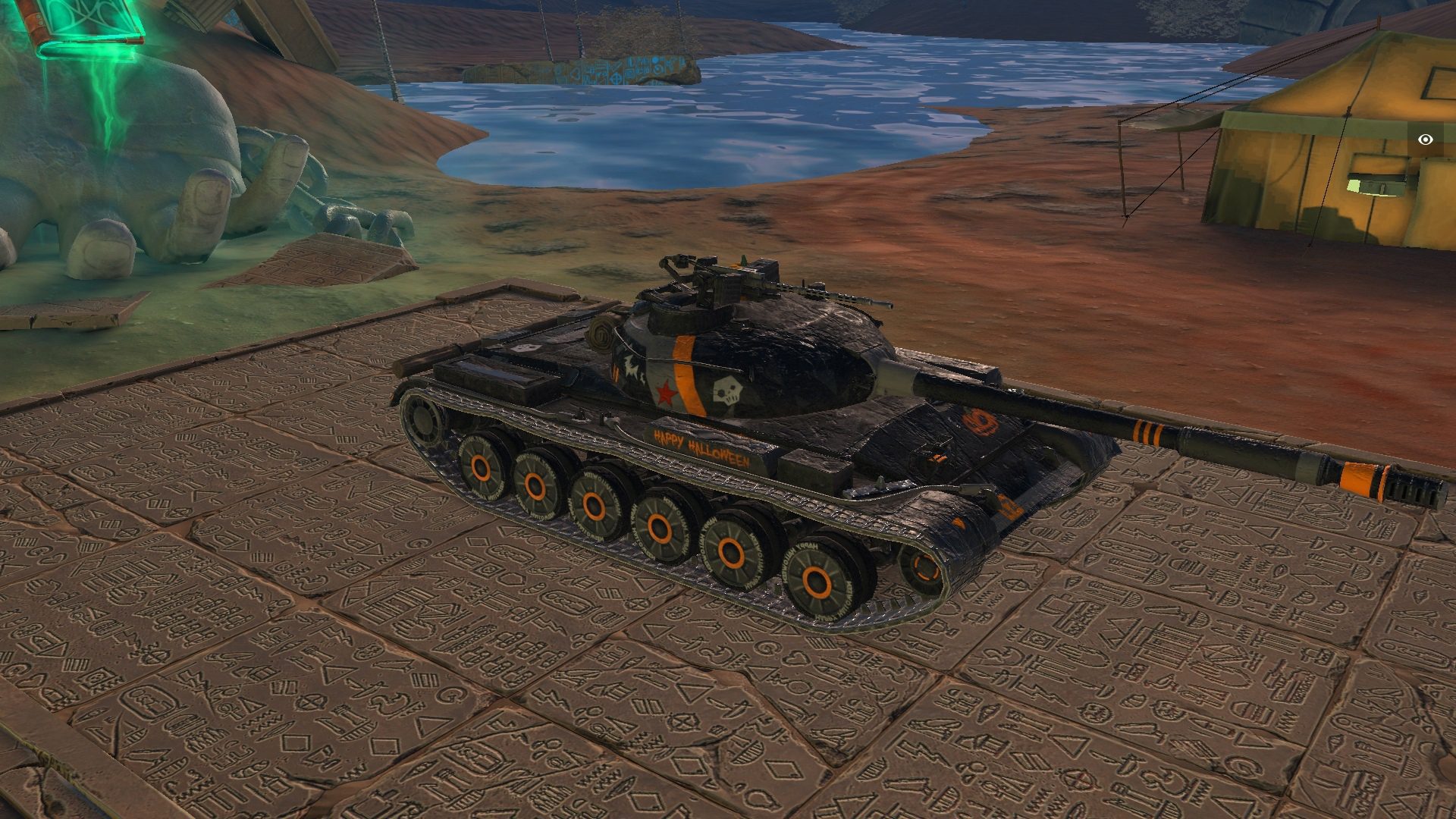The width and height of the screenshot is (1456, 819).
Task: Toggle the eye icon to show interface
Action: pyautogui.click(x=1426, y=140)
